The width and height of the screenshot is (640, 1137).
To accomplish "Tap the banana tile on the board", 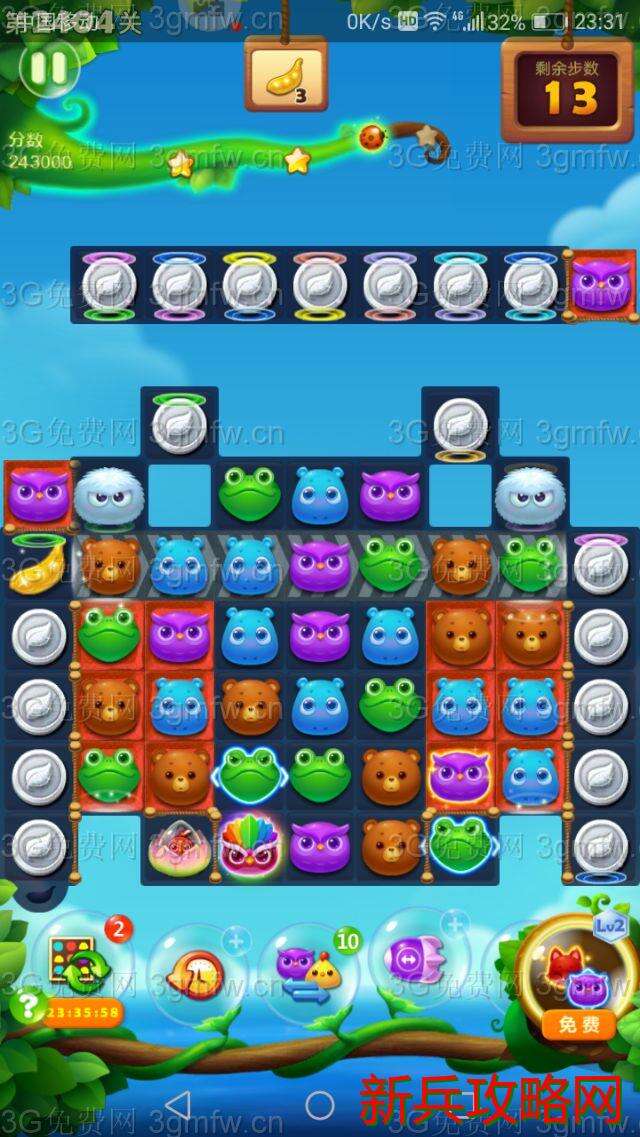I will click(x=36, y=566).
